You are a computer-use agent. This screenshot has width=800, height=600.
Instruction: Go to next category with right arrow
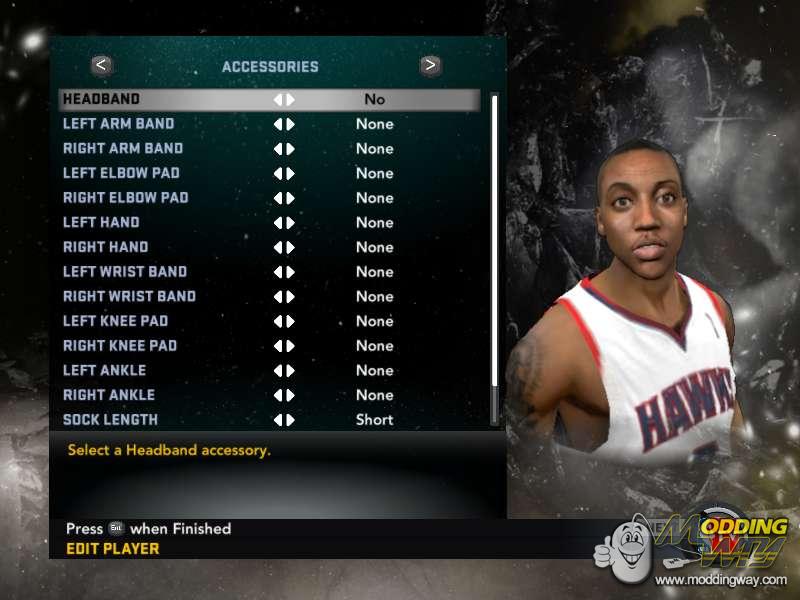click(430, 66)
